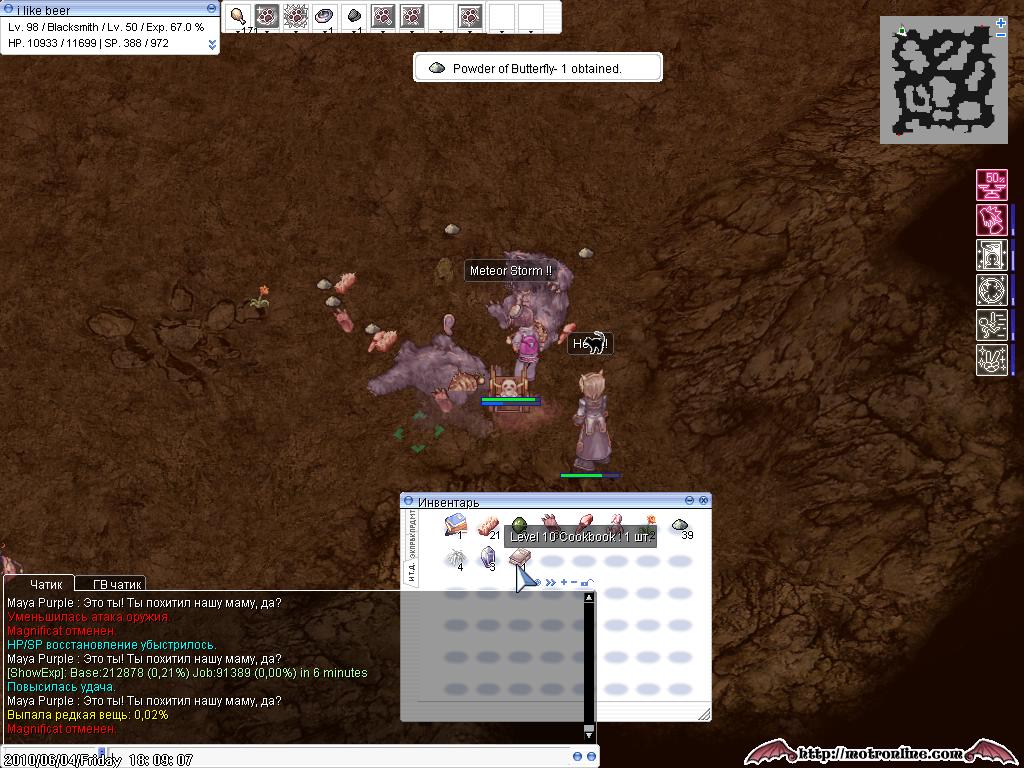Zoom in the minimap with plus button
Viewport: 1024px width, 768px height.
point(1000,22)
